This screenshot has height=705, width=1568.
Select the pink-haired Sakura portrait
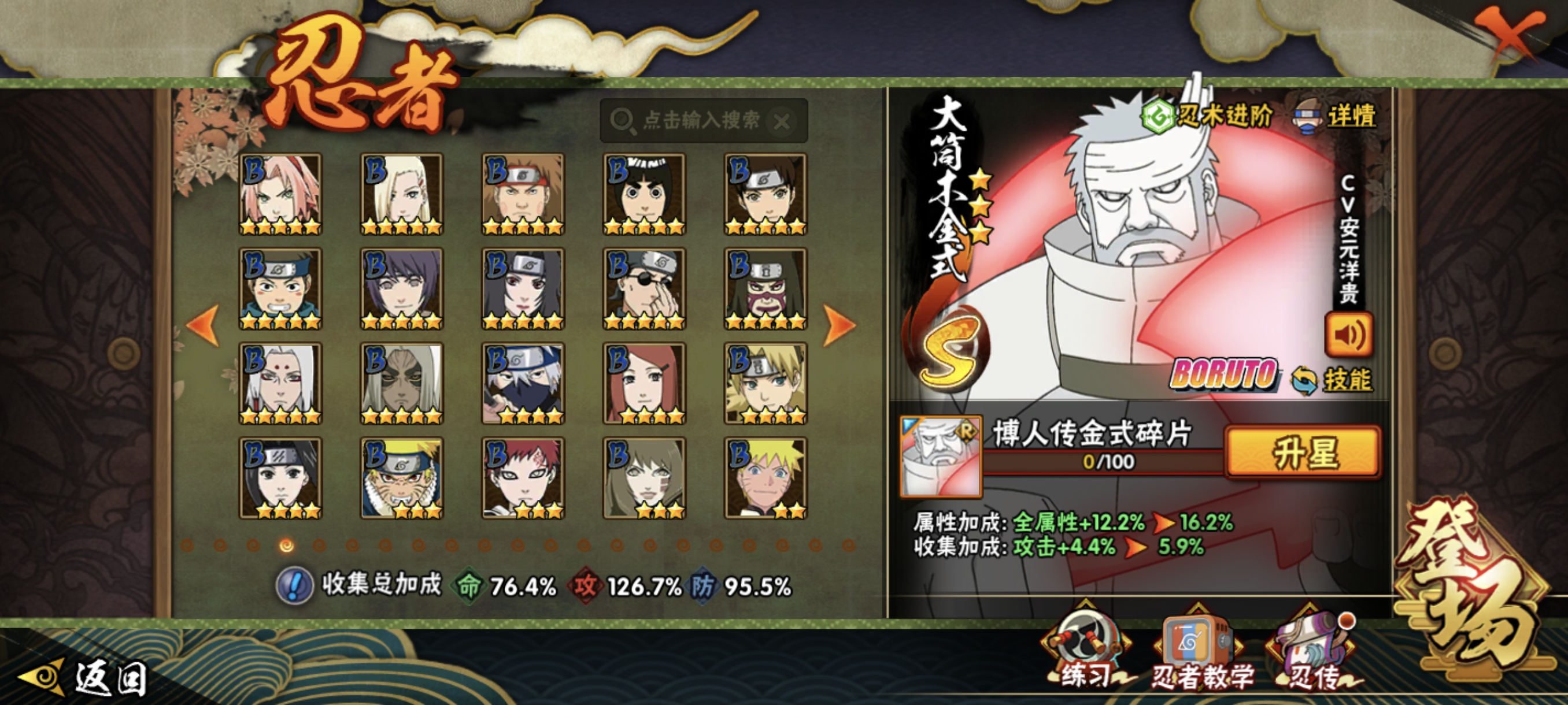[280, 194]
